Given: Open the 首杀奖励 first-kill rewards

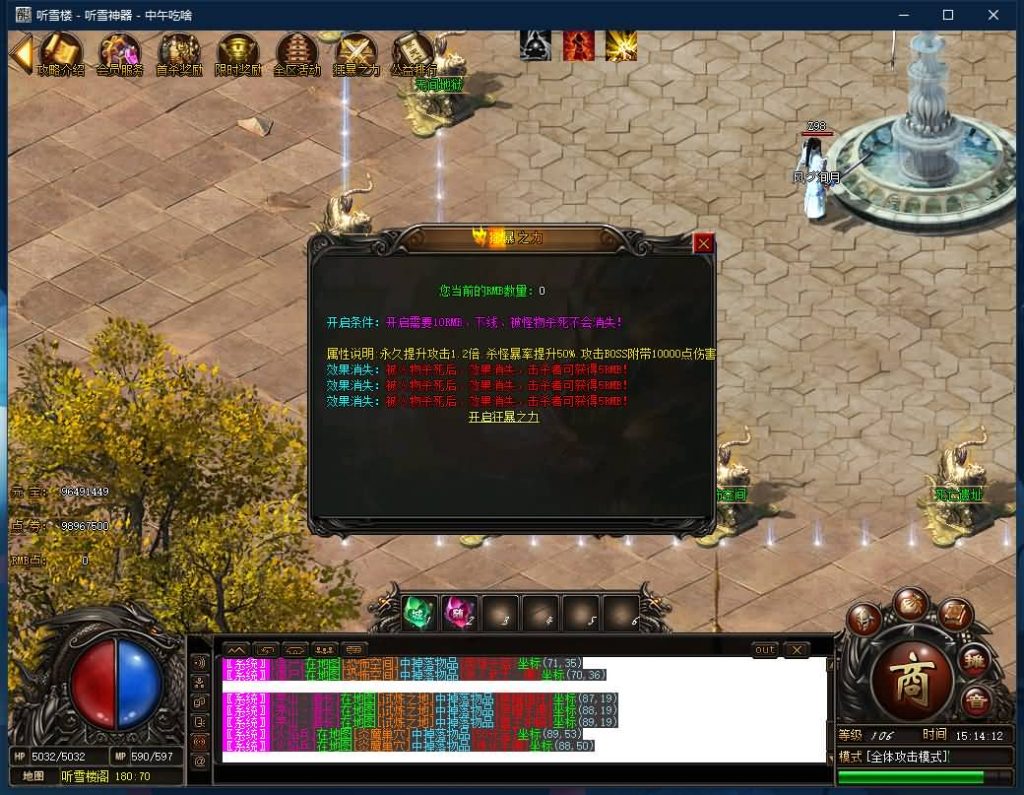Looking at the screenshot, I should point(179,53).
